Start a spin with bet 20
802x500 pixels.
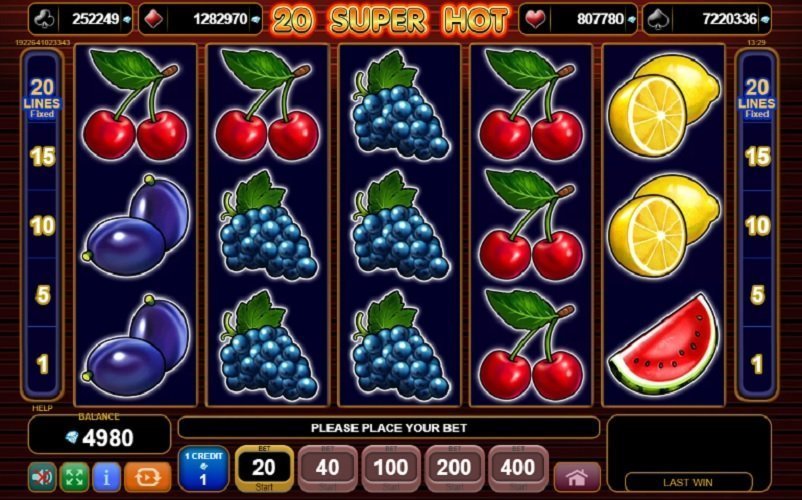point(264,468)
